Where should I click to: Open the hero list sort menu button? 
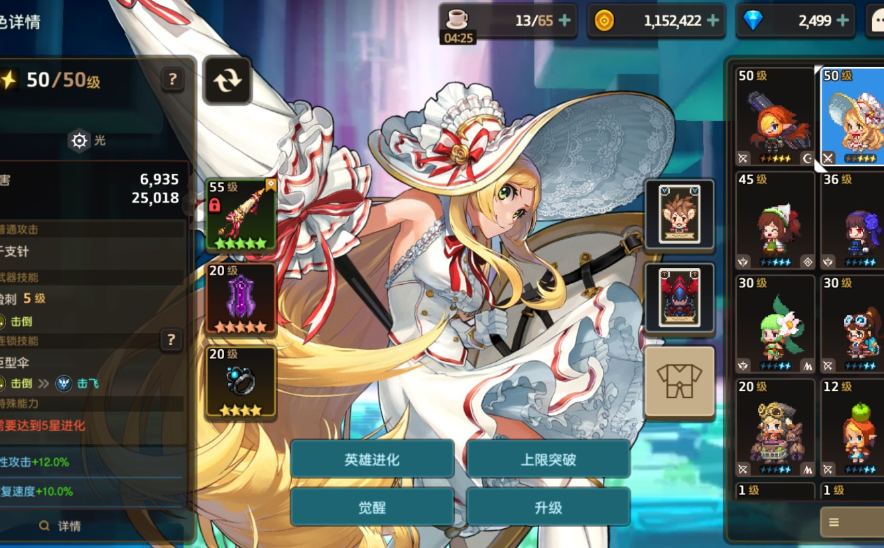[x=850, y=522]
